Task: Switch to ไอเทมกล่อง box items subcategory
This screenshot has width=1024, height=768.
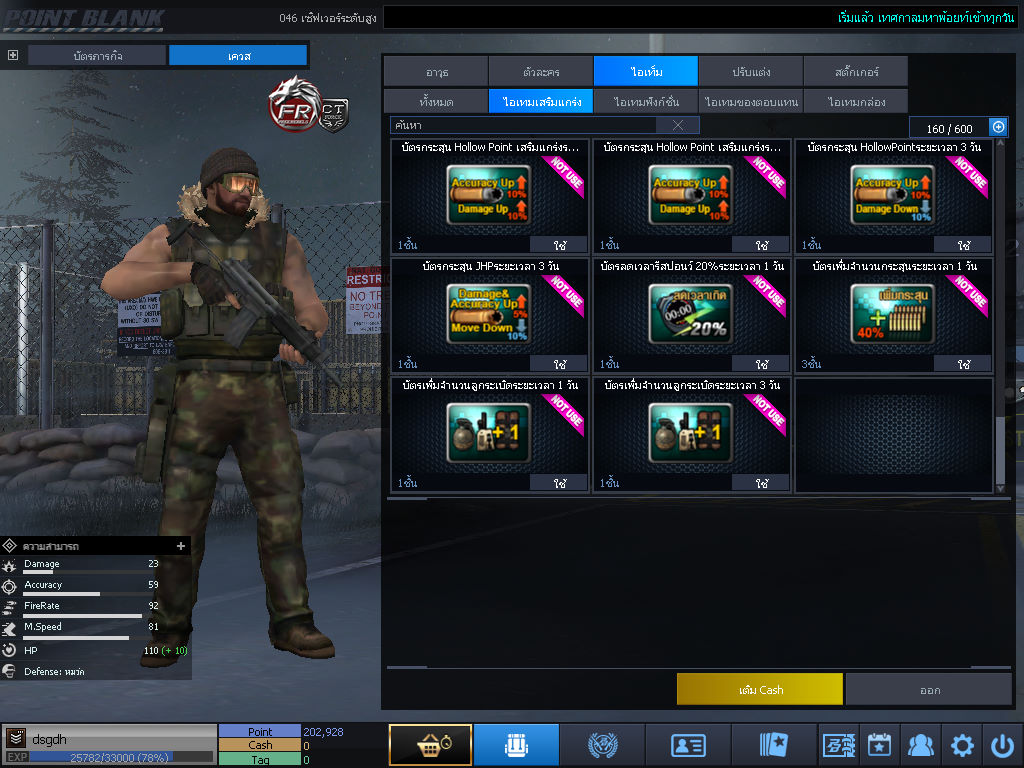Action: (x=855, y=101)
